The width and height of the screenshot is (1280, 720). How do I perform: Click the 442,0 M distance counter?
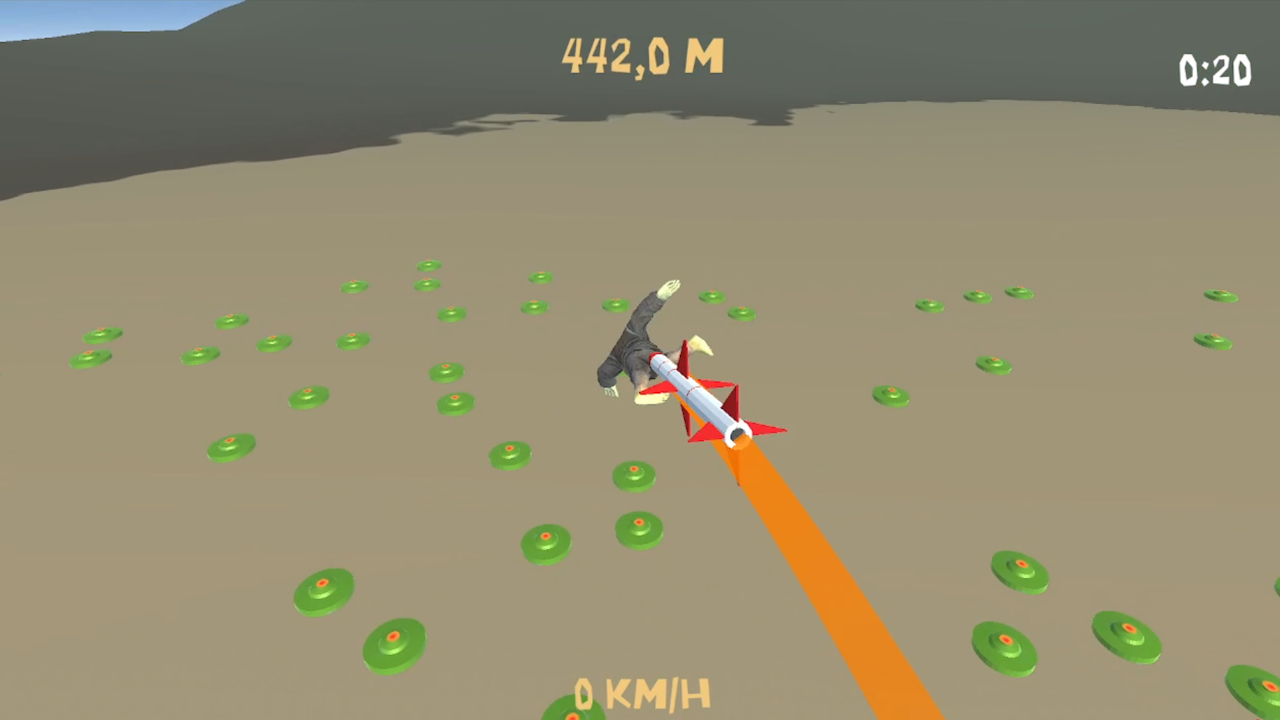coord(643,58)
